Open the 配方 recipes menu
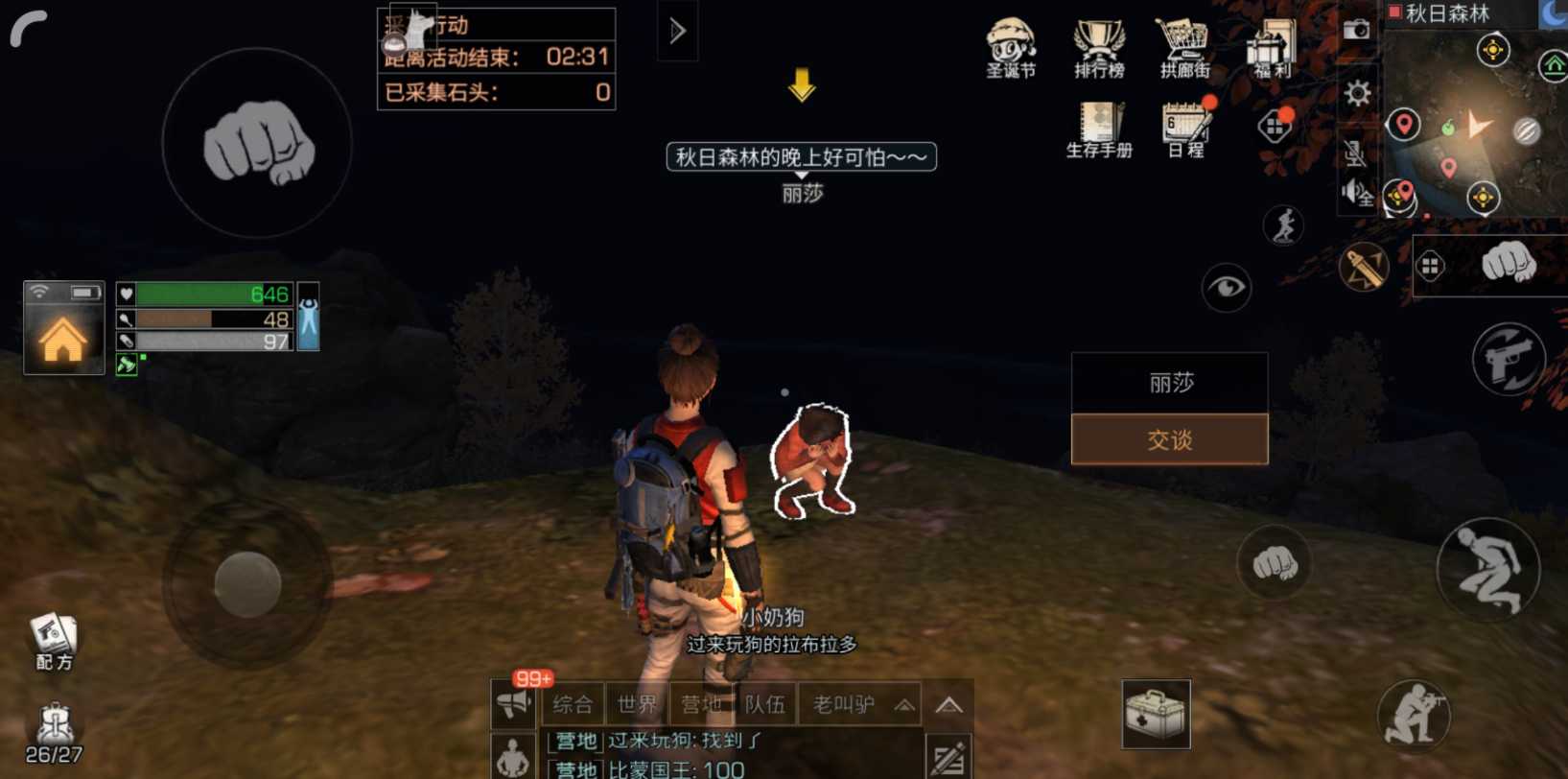 pos(54,639)
